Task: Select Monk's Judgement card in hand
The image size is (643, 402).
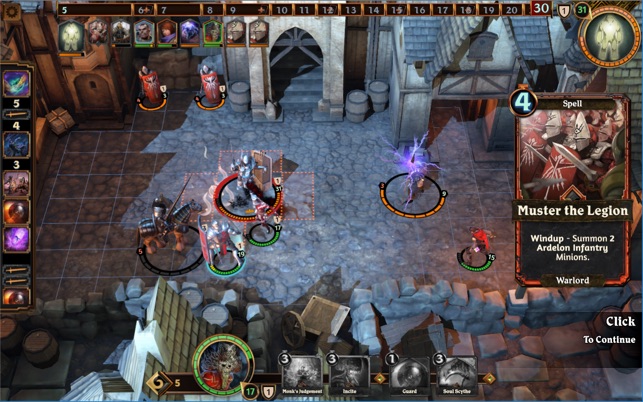Action: point(301,374)
